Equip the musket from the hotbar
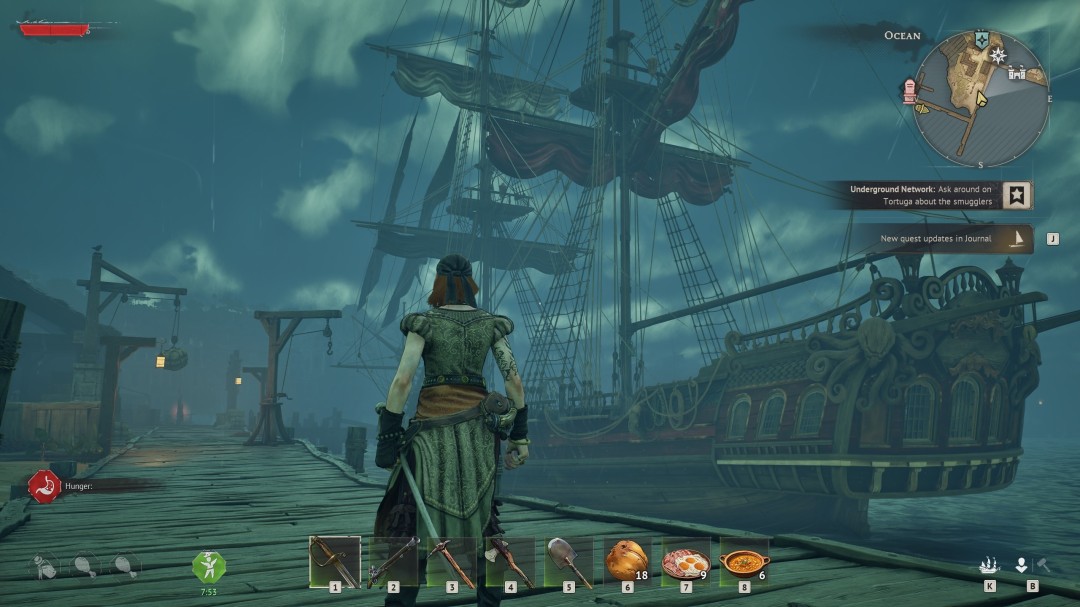1080x607 pixels. click(x=393, y=562)
